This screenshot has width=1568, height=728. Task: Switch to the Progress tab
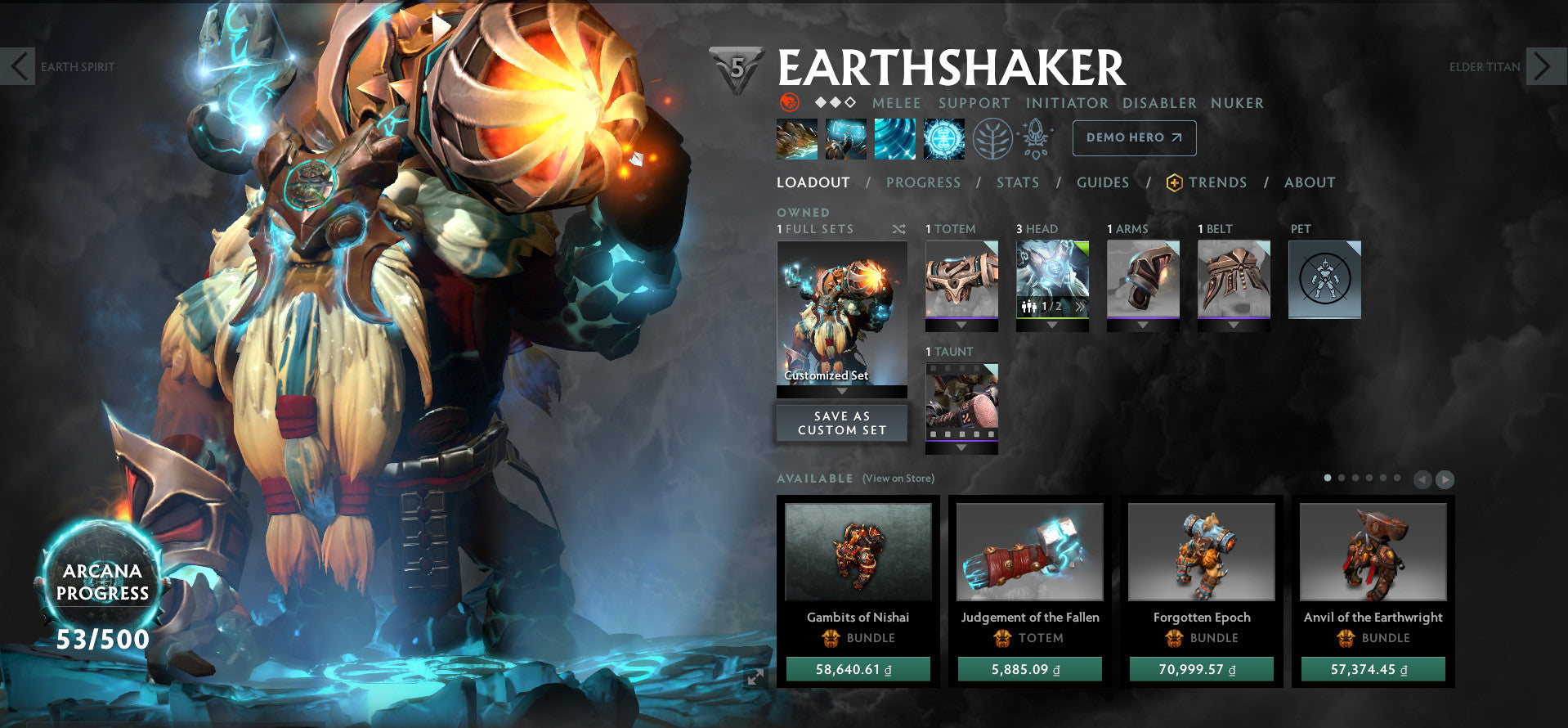point(923,182)
